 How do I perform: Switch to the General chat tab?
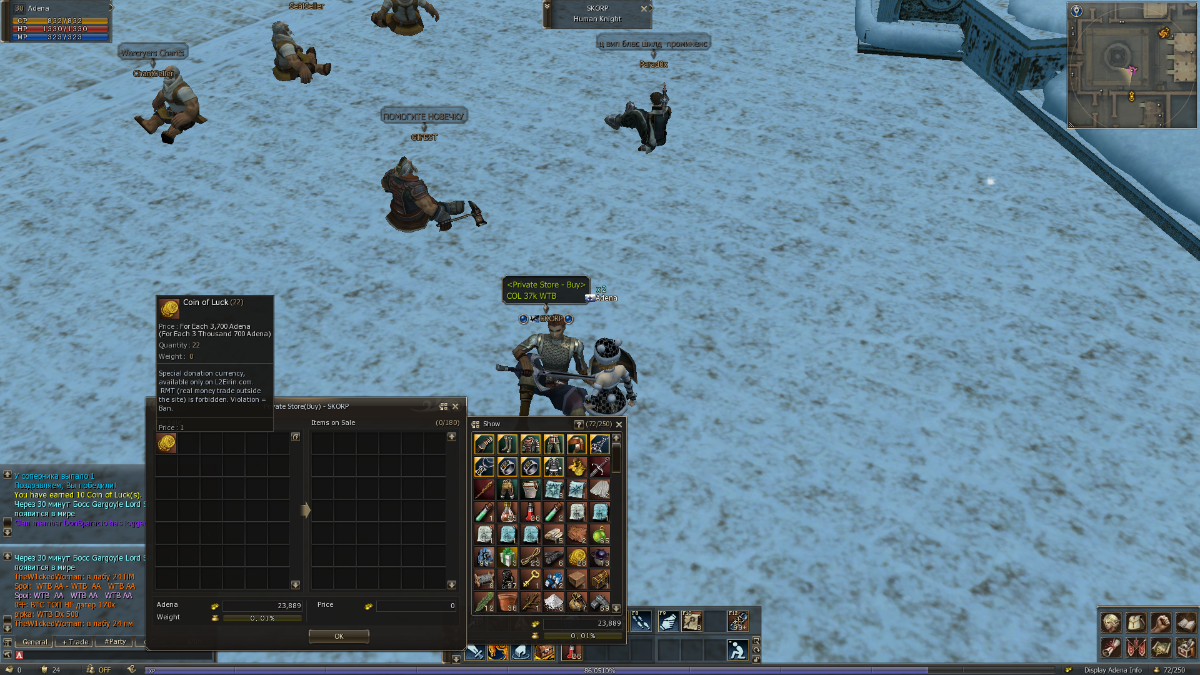[x=35, y=641]
